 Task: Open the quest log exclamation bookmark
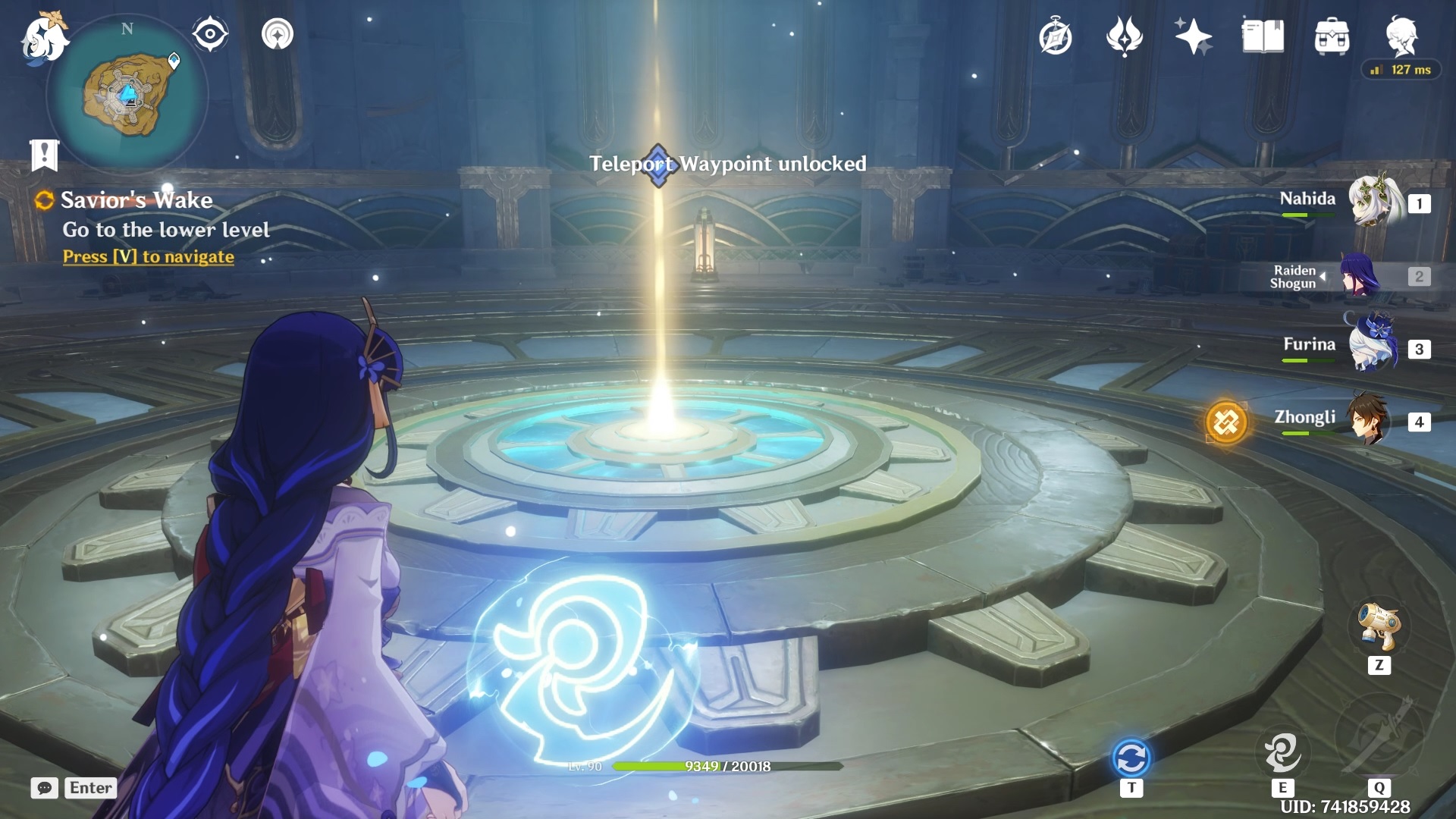click(x=44, y=155)
